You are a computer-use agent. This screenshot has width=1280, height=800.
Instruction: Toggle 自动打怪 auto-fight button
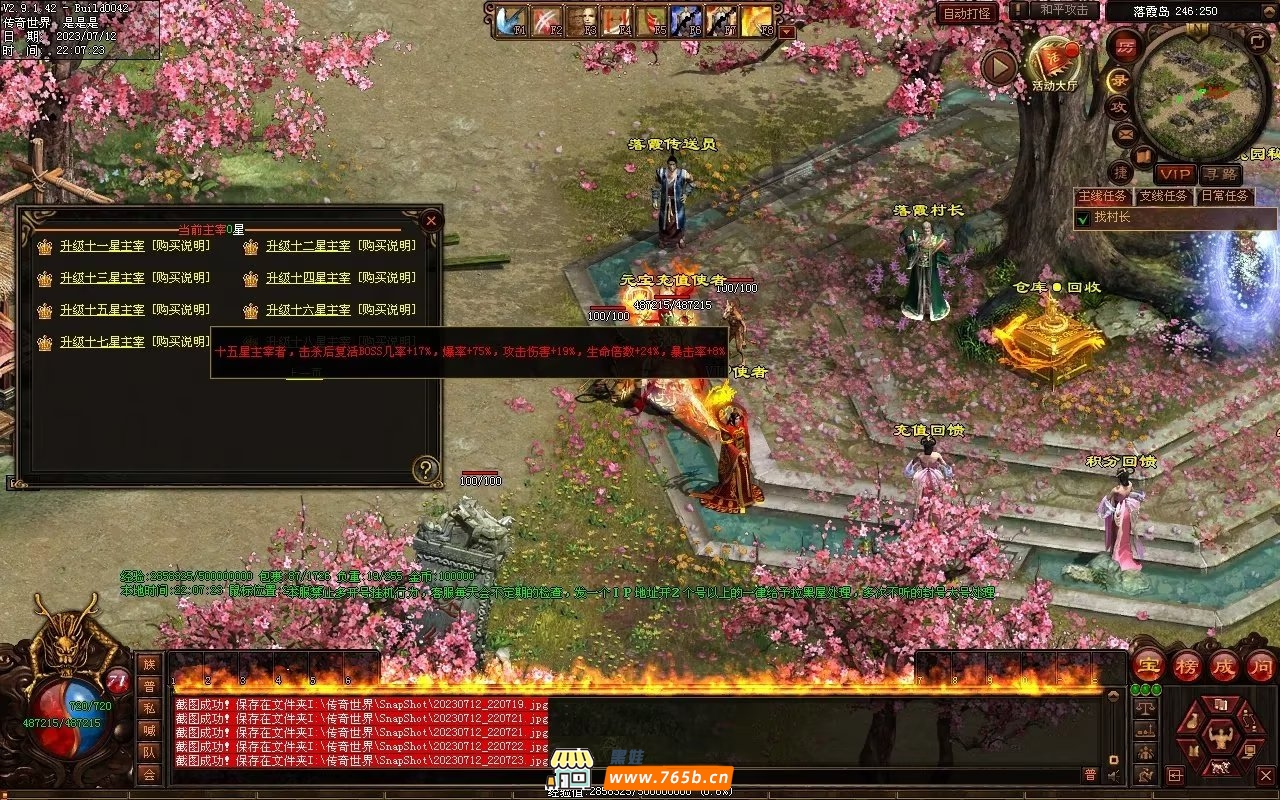[967, 13]
